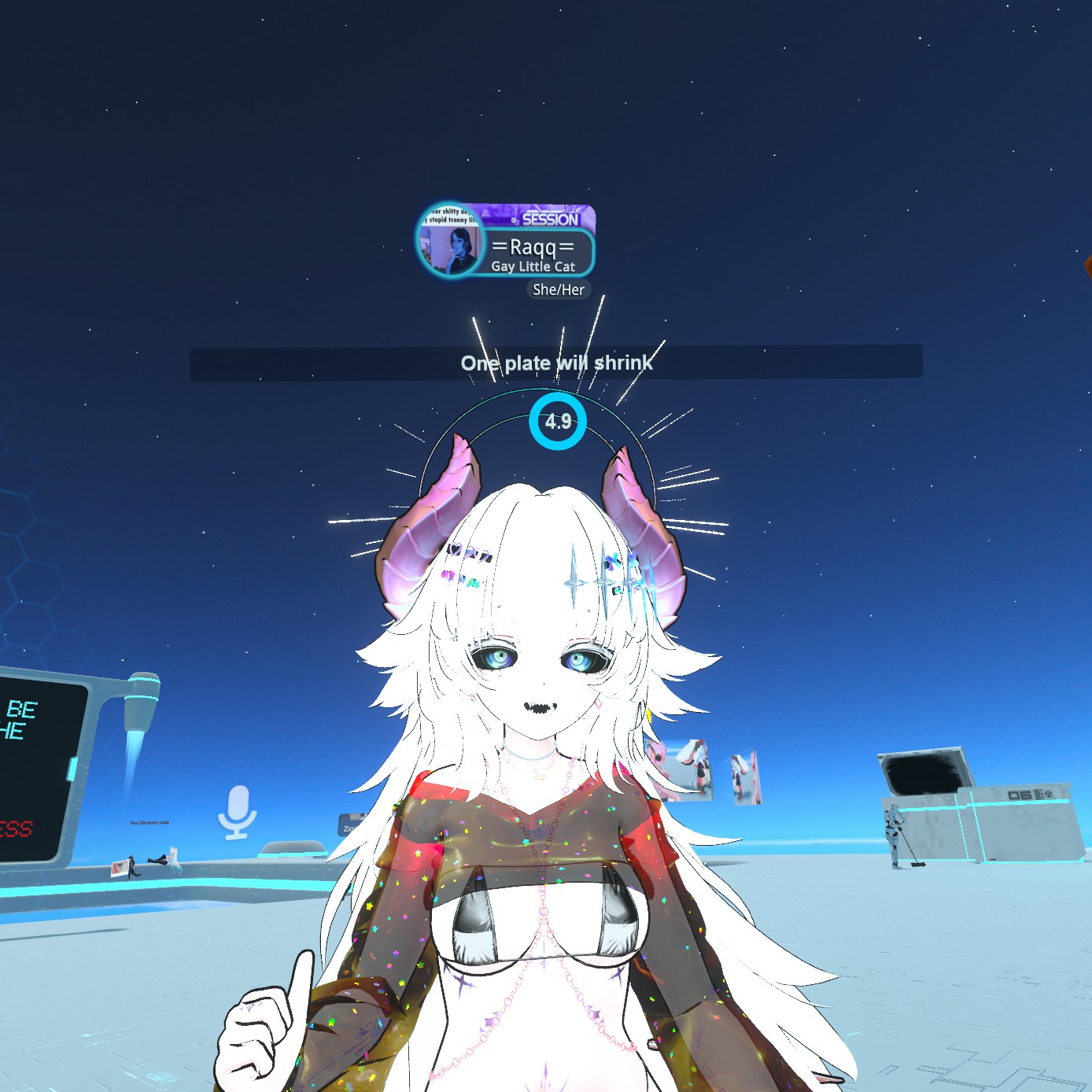Click the profile thumbnail on Raqq's nameplate
Viewport: 1092px width, 1092px height.
[449, 242]
